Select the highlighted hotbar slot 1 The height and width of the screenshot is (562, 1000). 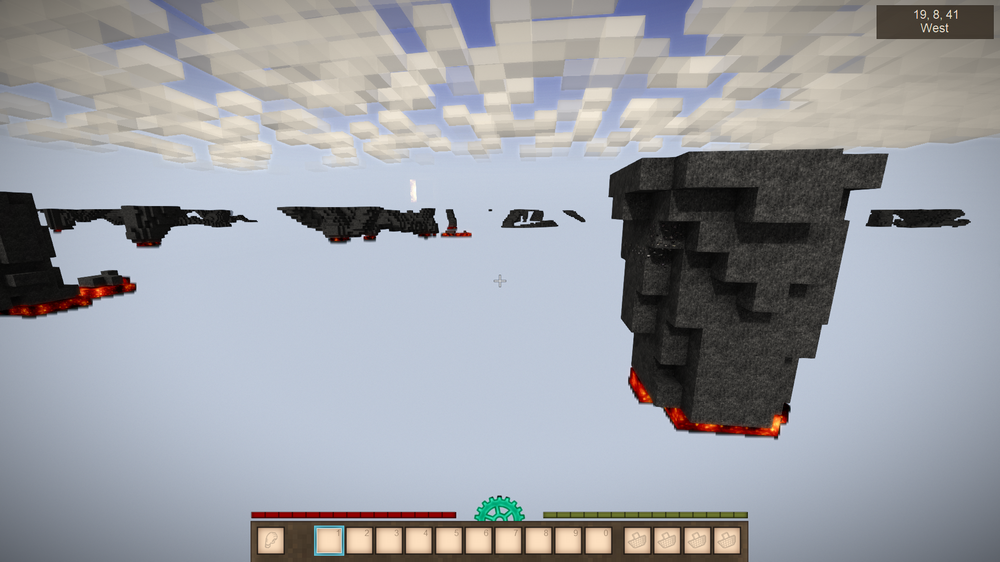pos(329,541)
